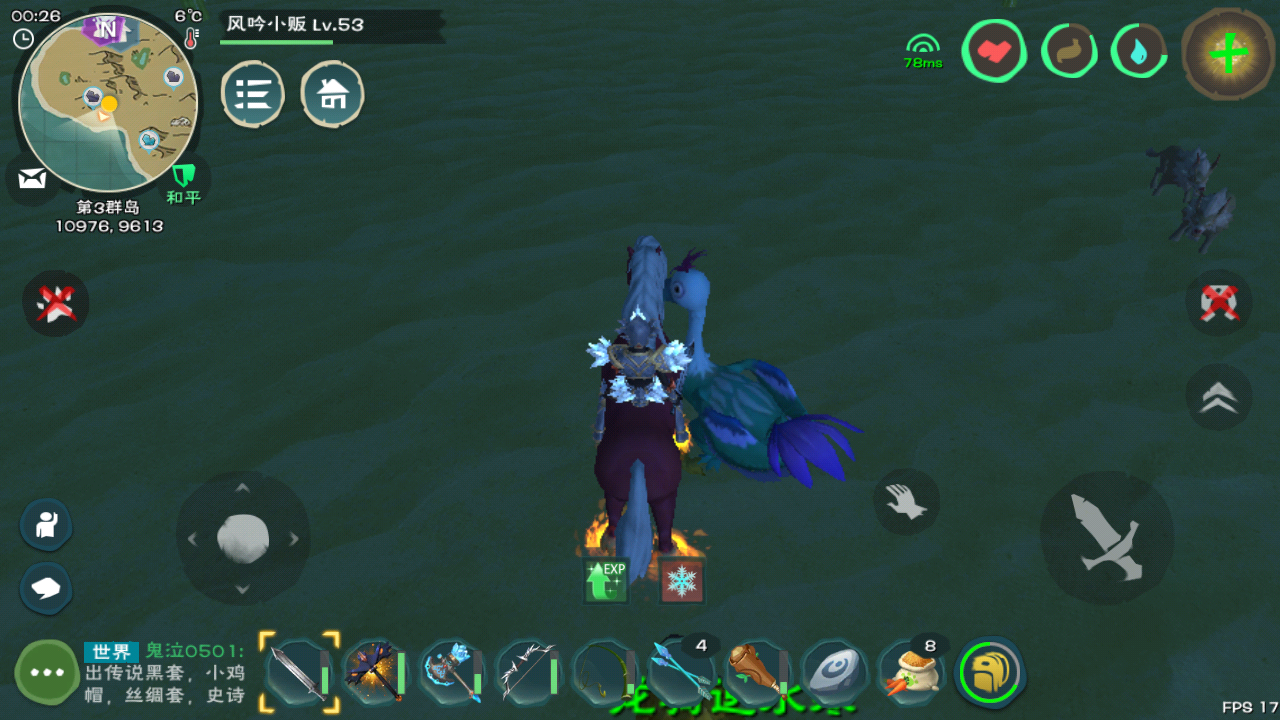Tap the snowflake status icon
This screenshot has height=720, width=1280.
point(682,581)
